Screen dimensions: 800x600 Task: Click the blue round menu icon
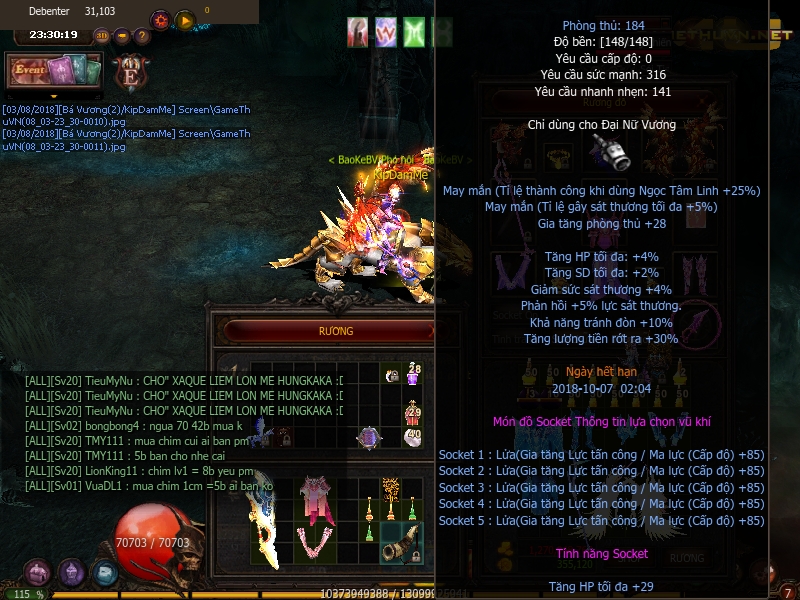tap(105, 572)
